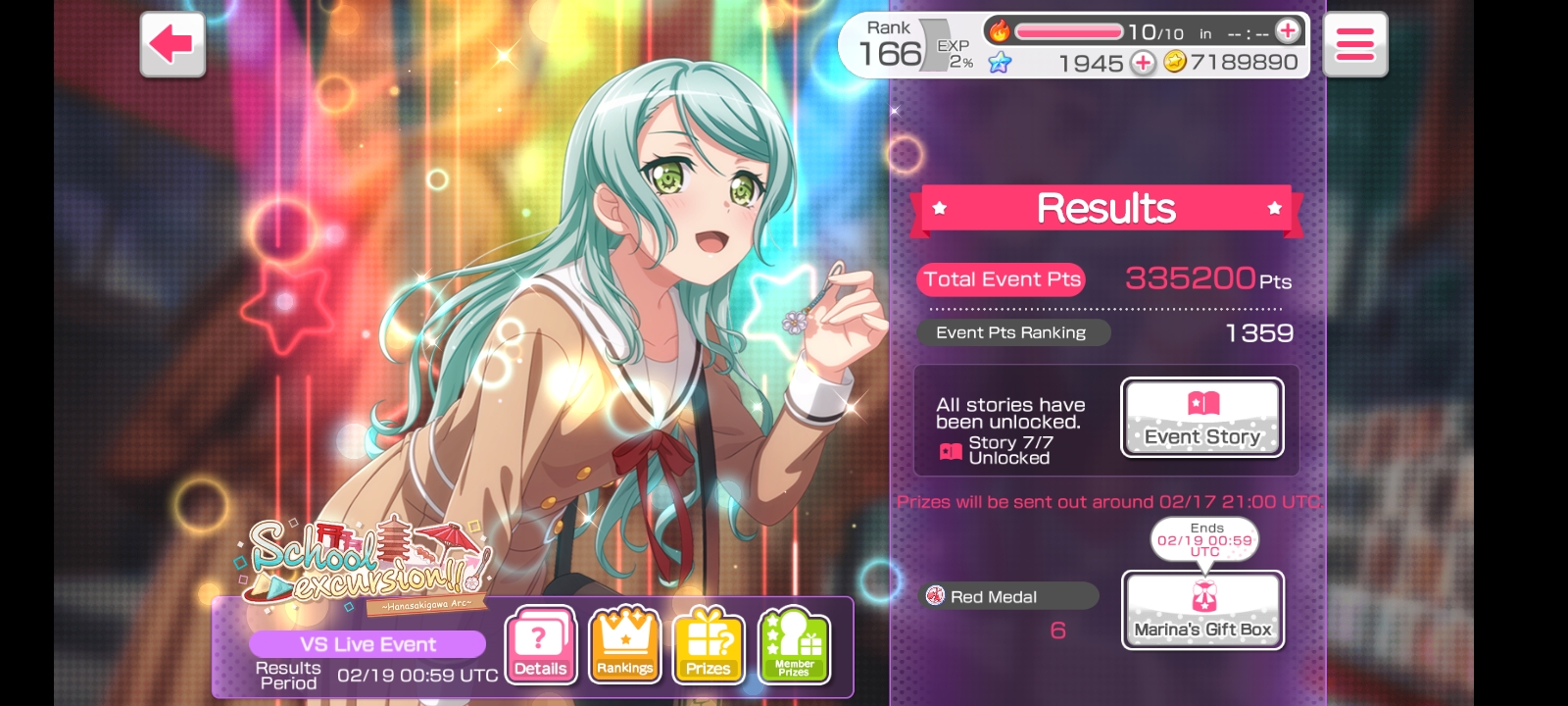The image size is (1568, 706).
Task: Go back with the pink arrow button
Action: pyautogui.click(x=172, y=44)
